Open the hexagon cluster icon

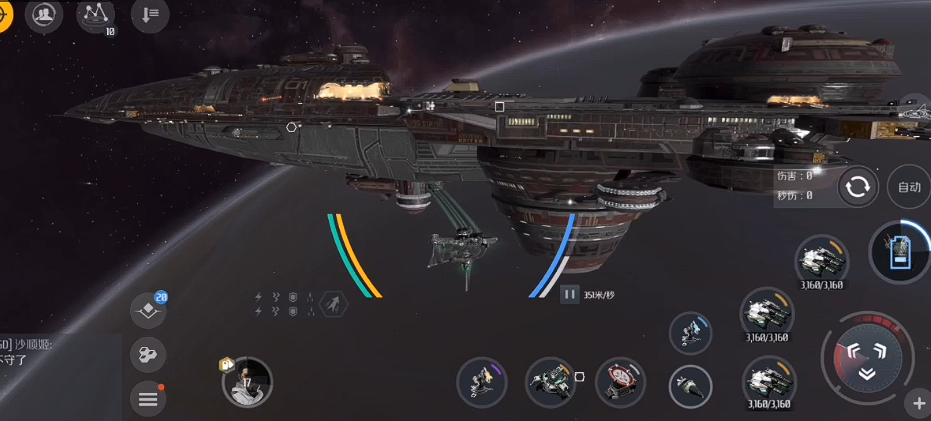point(148,354)
